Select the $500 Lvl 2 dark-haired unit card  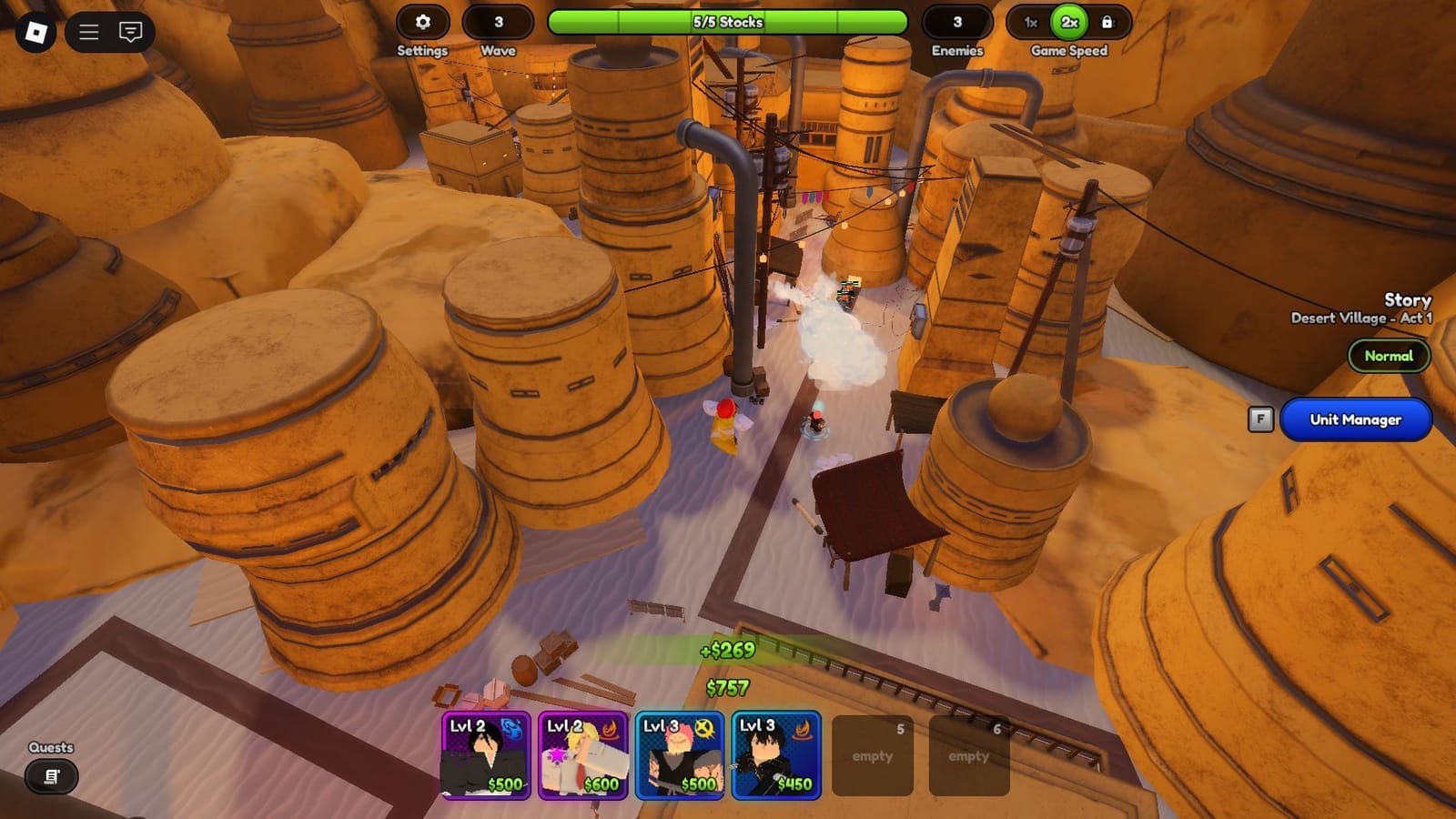pyautogui.click(x=486, y=755)
